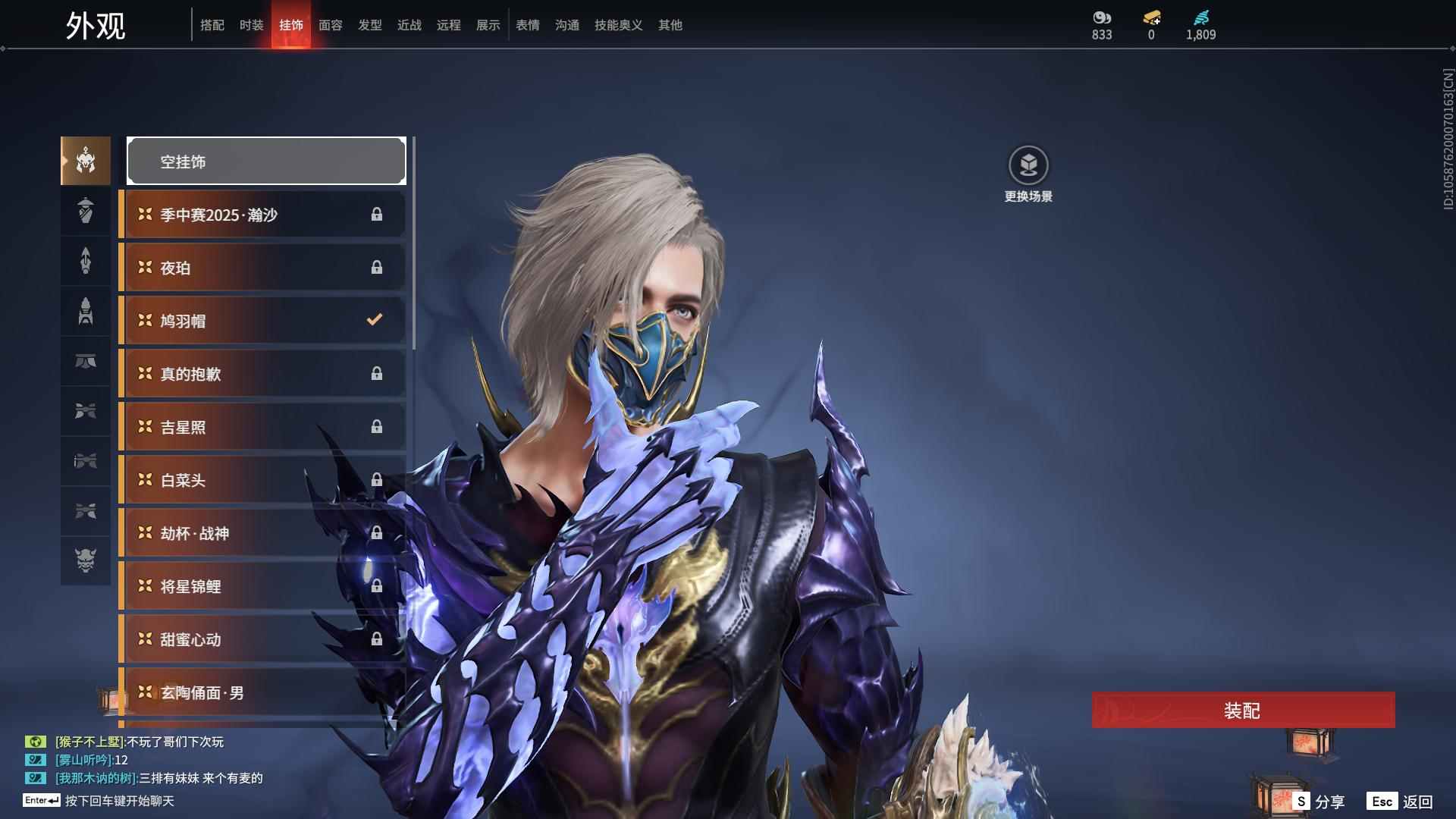
Task: Open the 技能奥义 tab
Action: click(x=619, y=25)
